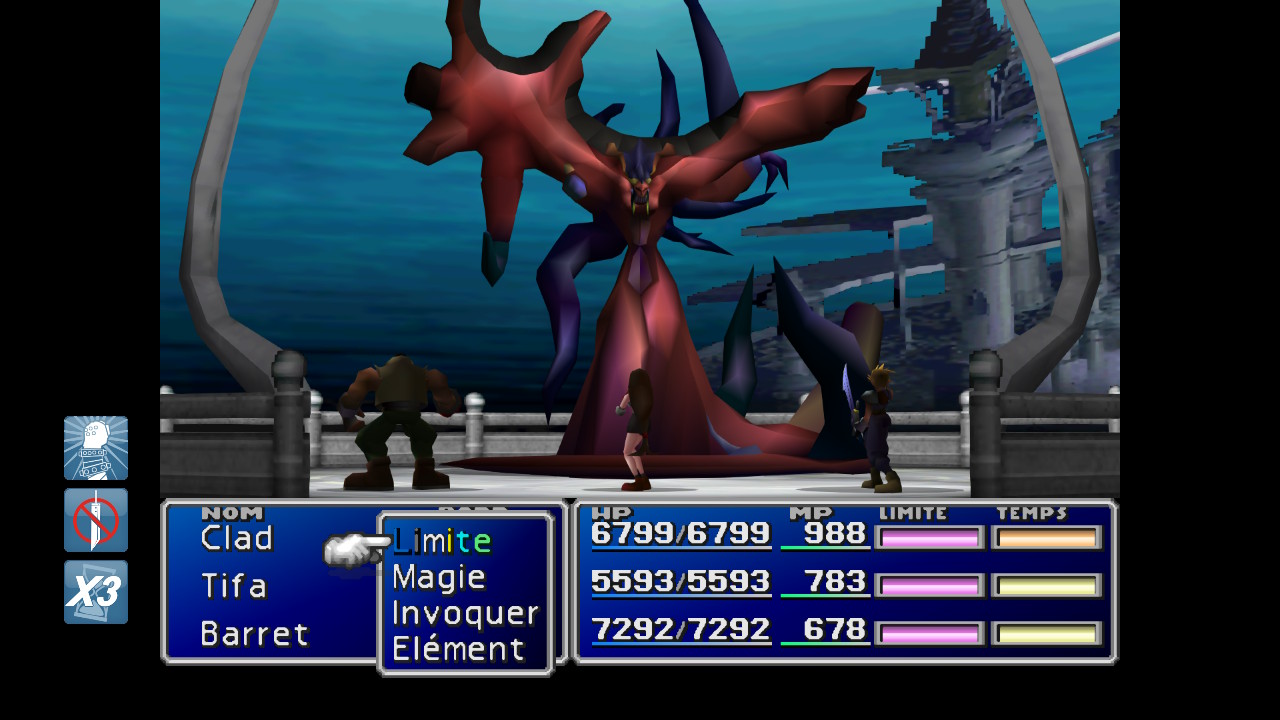Toggle the X3 speed booster icon
This screenshot has height=720, width=1280.
(x=96, y=592)
